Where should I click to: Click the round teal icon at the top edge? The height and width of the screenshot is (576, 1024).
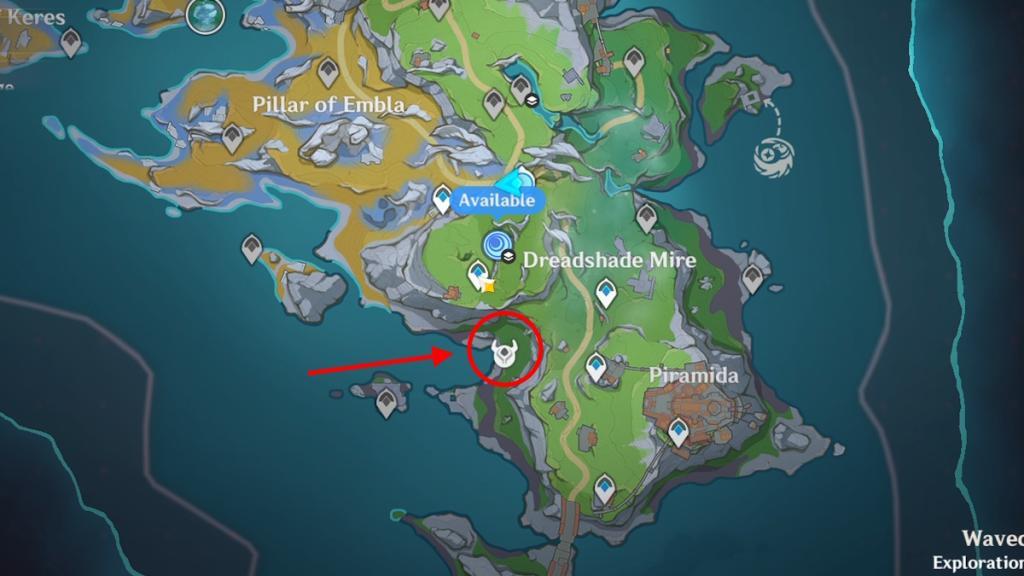pyautogui.click(x=207, y=12)
